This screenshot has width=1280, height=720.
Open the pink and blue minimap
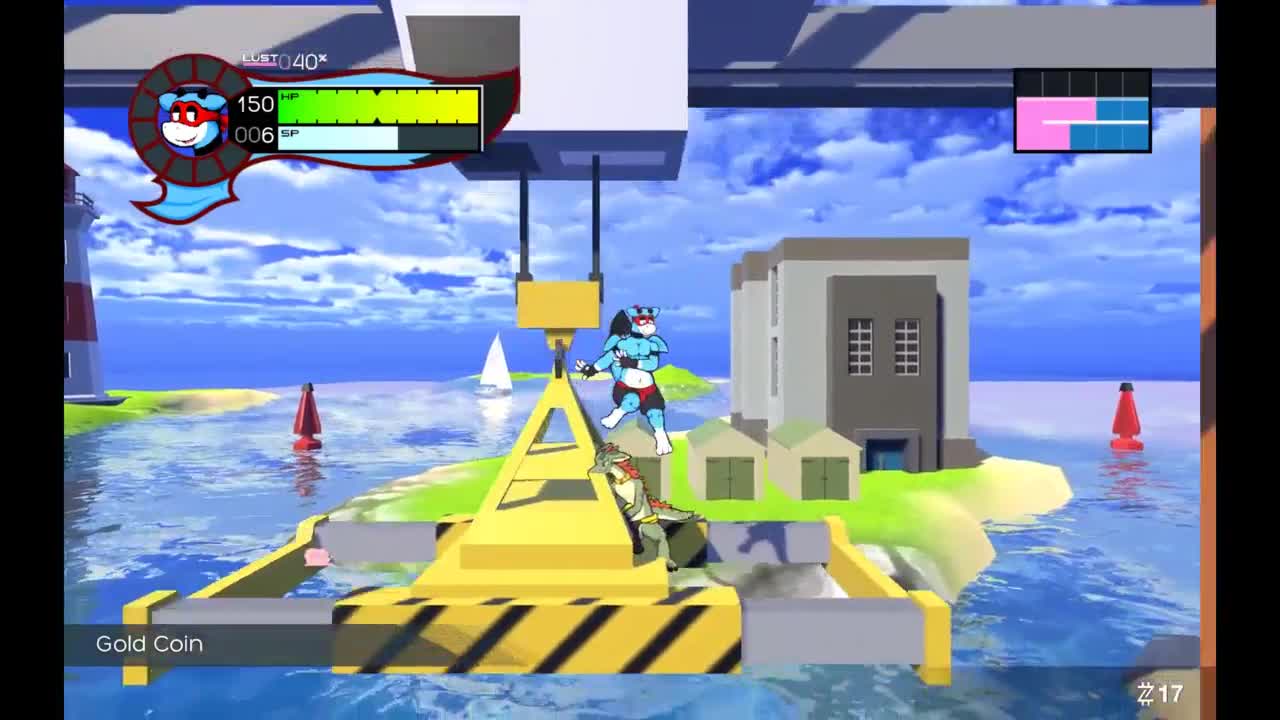[x=1082, y=111]
